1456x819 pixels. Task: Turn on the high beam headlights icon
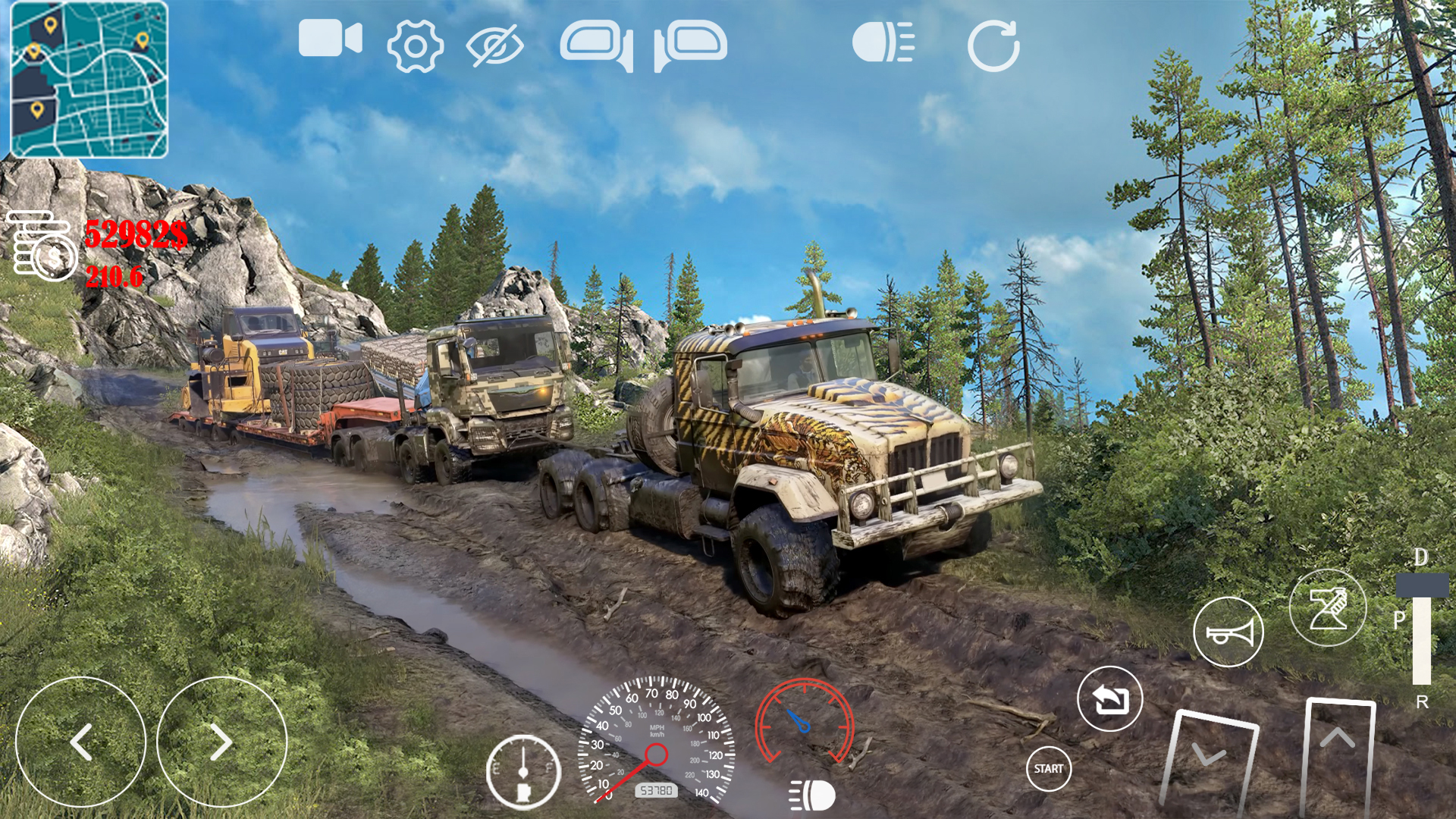[883, 42]
